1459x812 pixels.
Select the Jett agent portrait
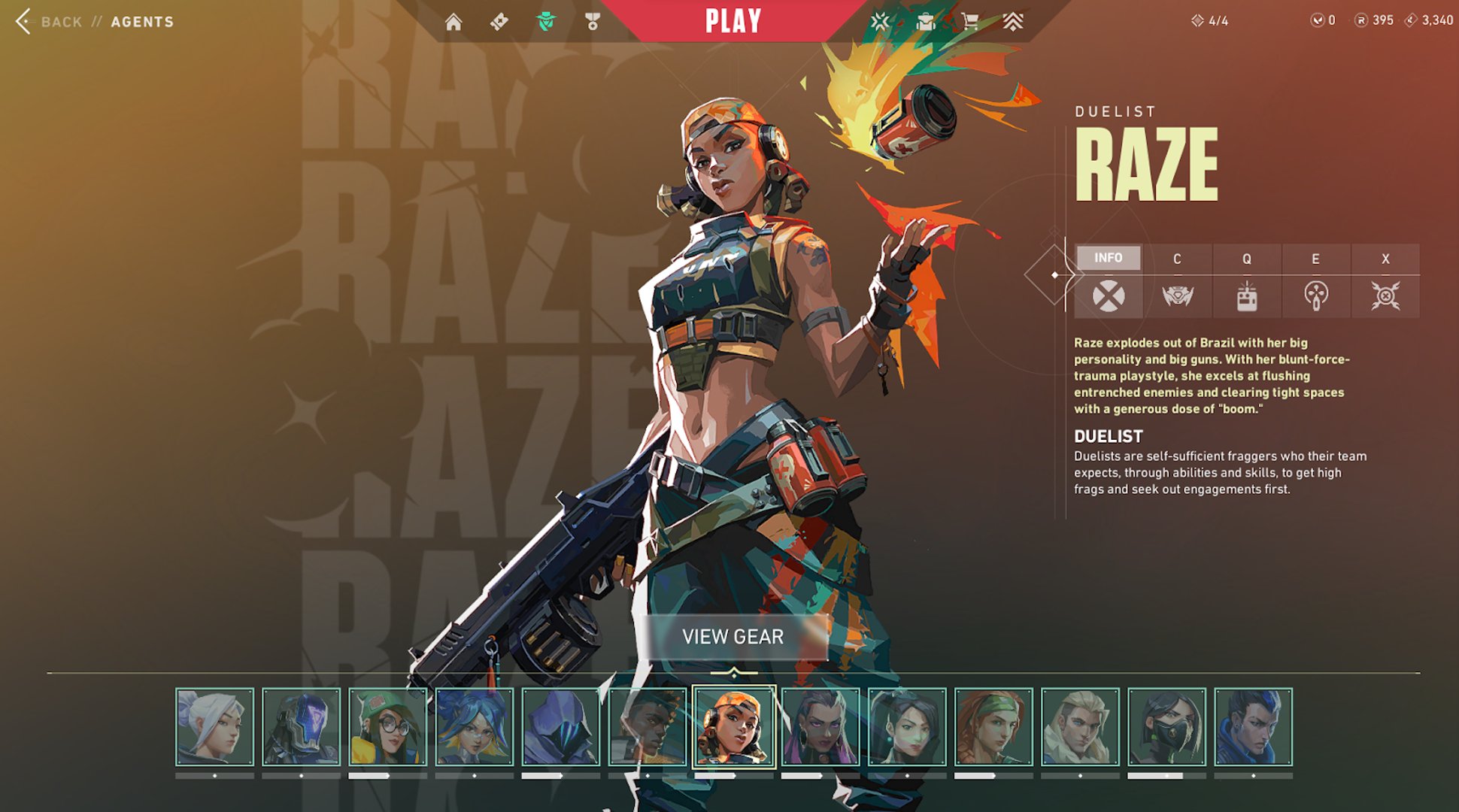214,727
